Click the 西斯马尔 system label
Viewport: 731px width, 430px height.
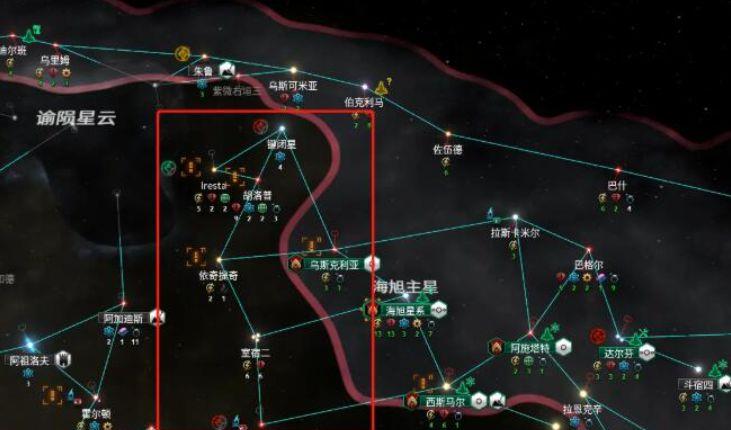tap(444, 401)
